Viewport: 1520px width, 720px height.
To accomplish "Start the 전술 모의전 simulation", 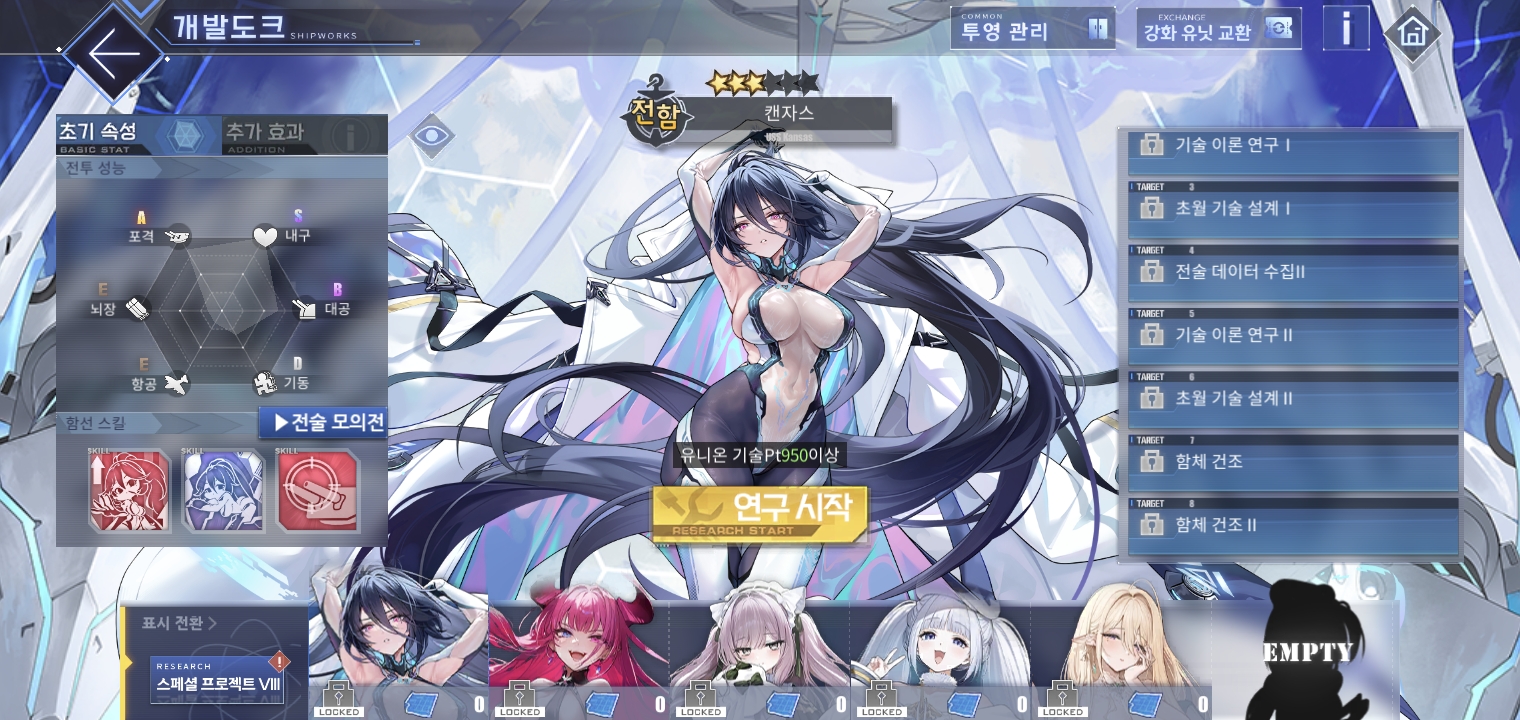I will tap(322, 422).
